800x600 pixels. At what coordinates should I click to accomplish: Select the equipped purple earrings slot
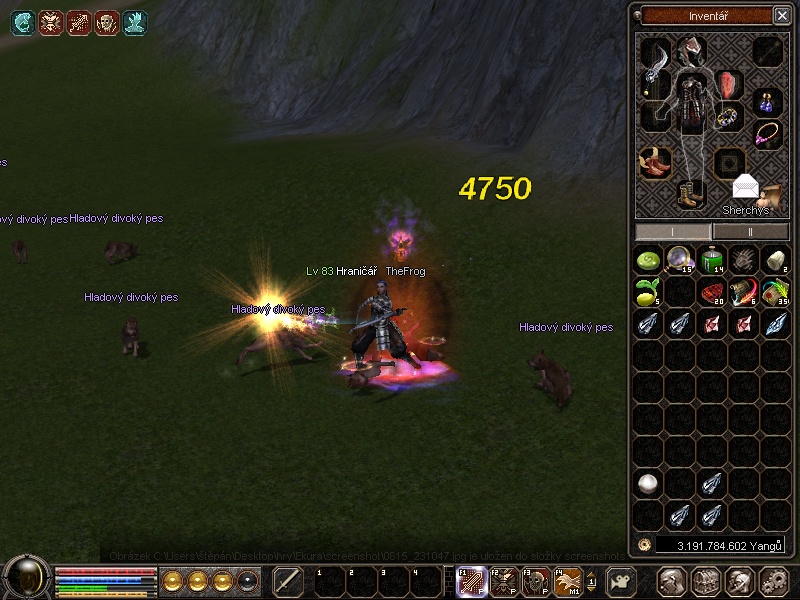[767, 101]
